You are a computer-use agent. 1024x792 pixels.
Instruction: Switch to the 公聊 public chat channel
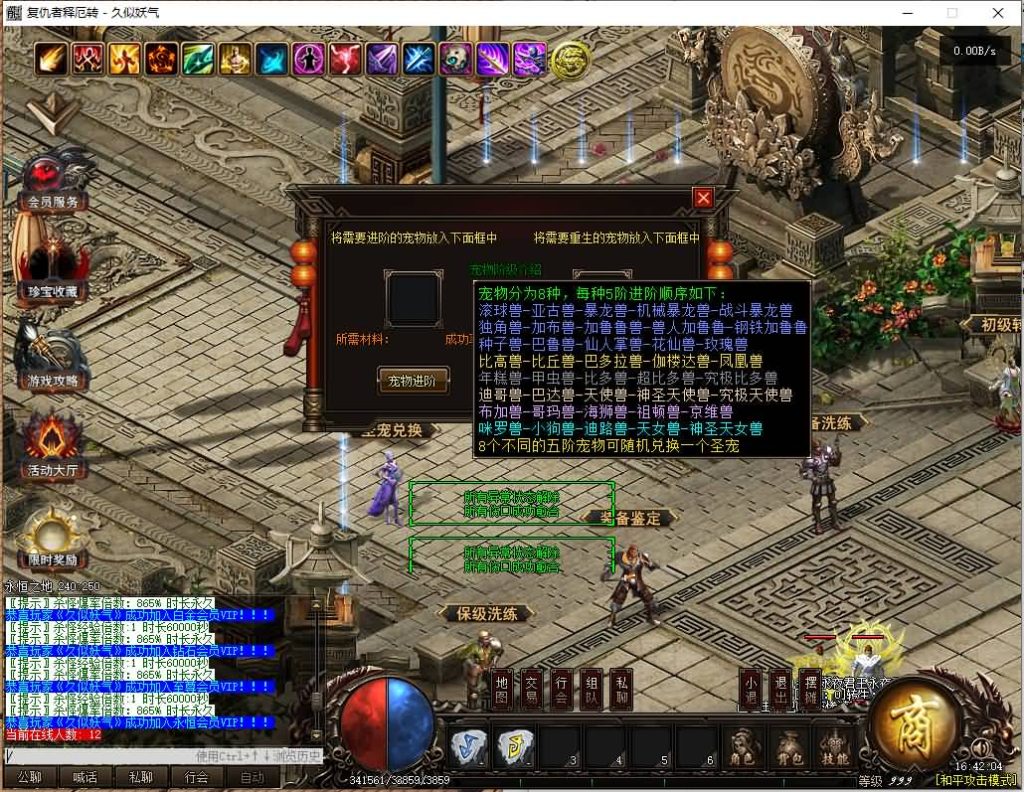pyautogui.click(x=29, y=777)
